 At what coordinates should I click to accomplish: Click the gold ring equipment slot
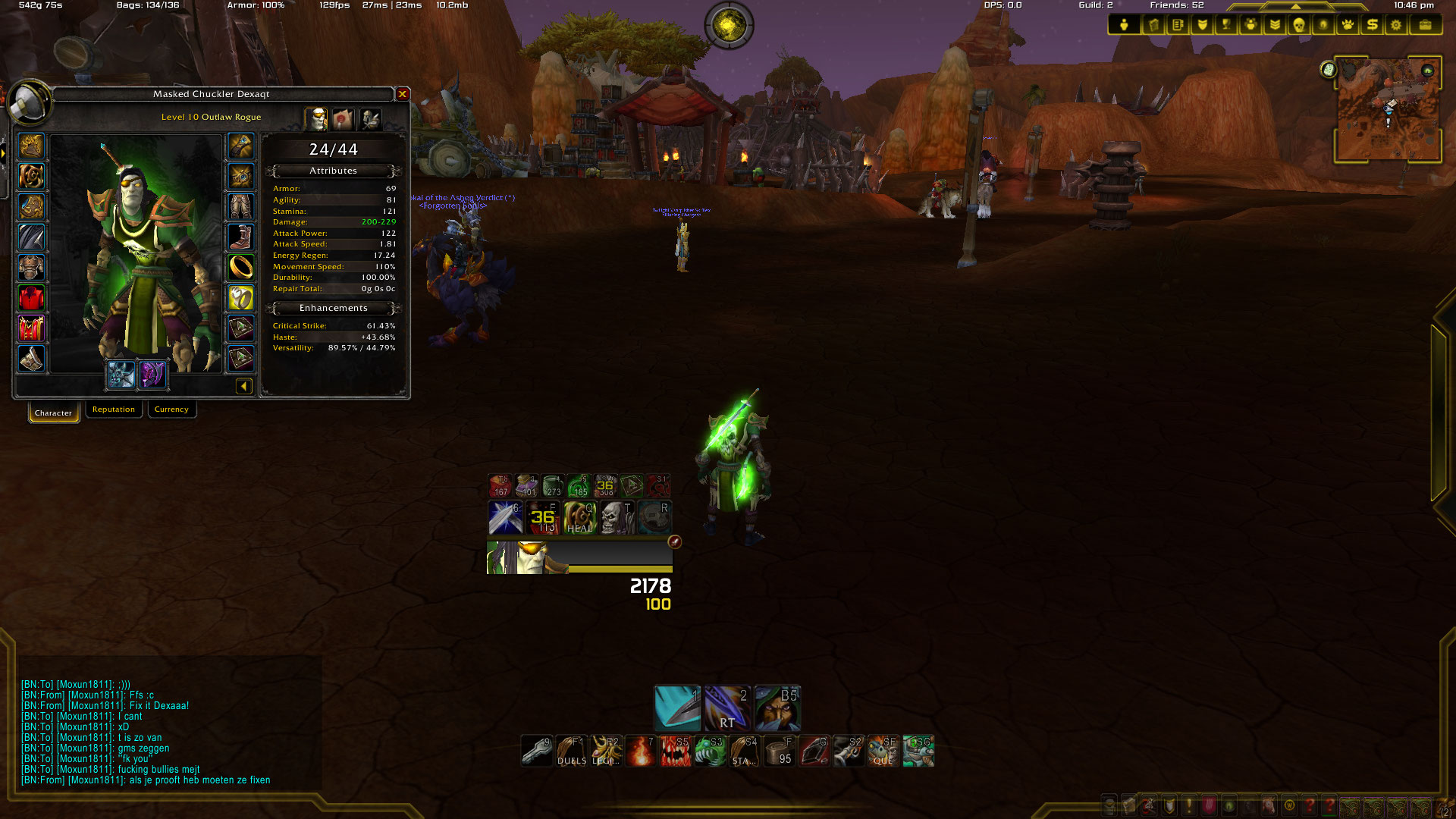click(241, 267)
